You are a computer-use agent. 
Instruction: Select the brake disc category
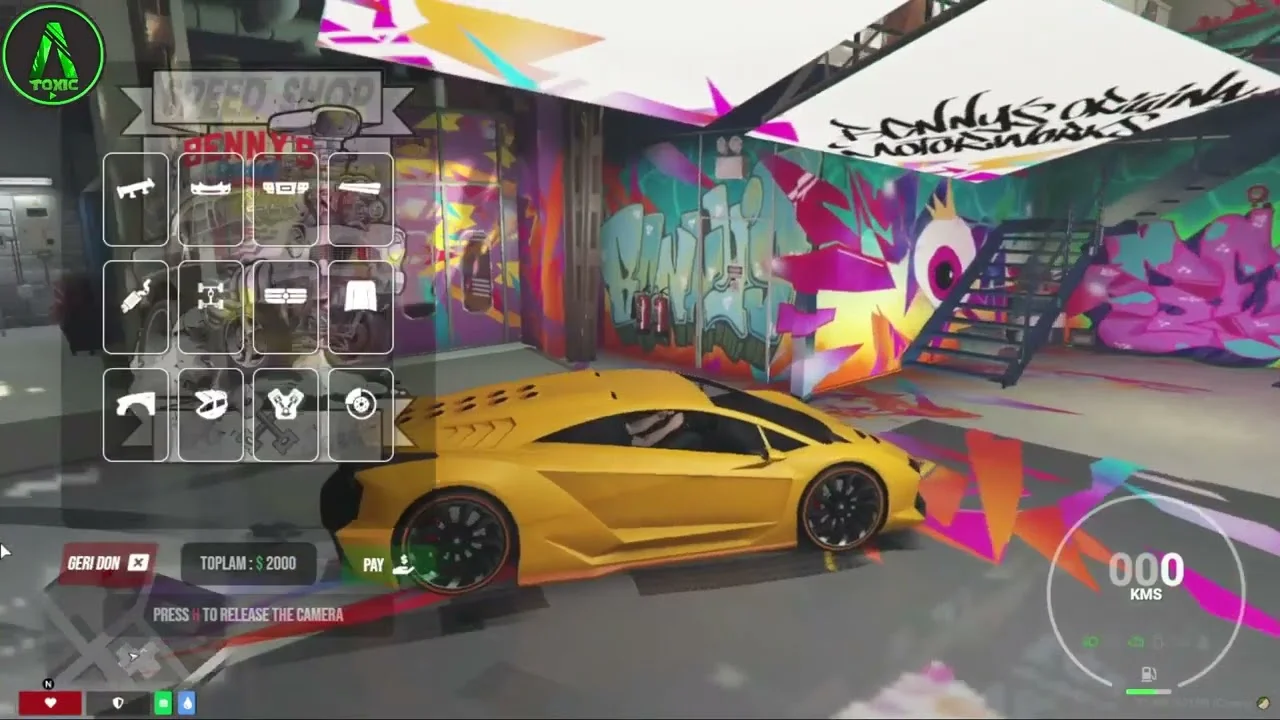point(361,415)
